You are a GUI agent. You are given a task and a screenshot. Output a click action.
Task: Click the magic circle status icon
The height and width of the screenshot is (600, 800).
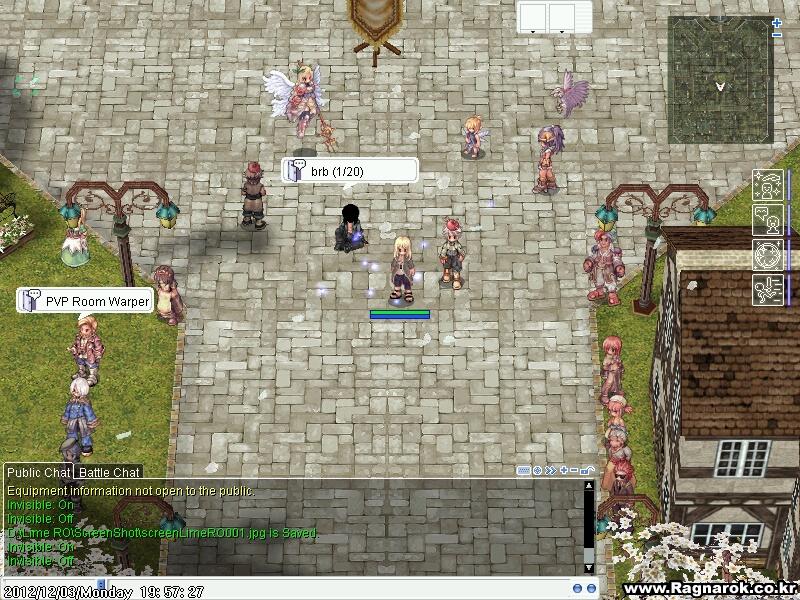coord(768,254)
